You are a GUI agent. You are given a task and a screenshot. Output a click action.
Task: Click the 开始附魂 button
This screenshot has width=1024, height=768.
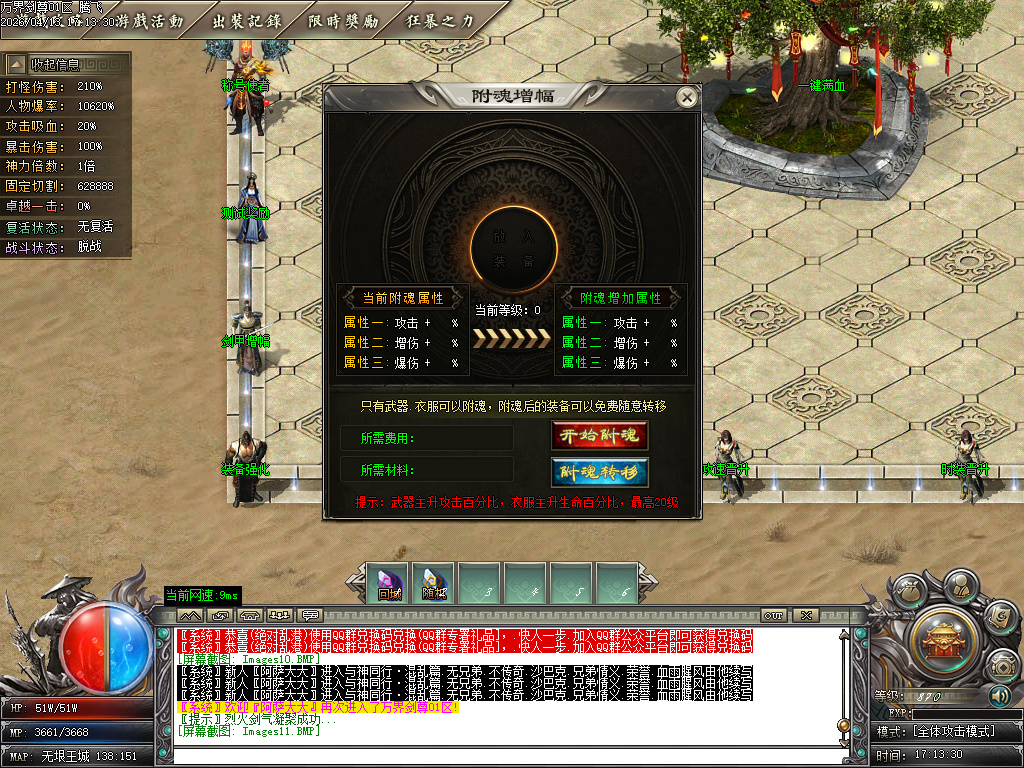[599, 436]
